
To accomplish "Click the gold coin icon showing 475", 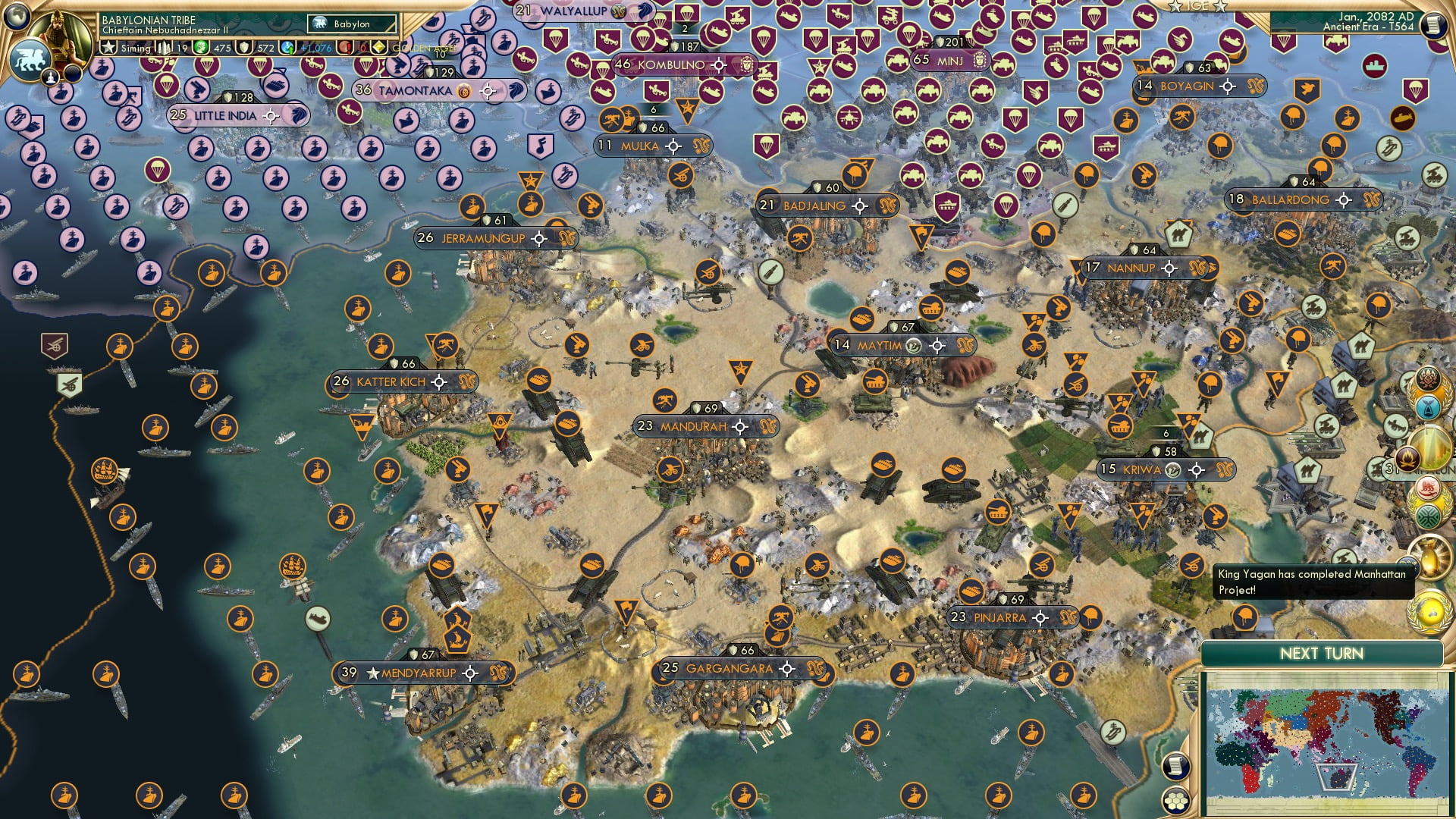I will click(x=202, y=48).
